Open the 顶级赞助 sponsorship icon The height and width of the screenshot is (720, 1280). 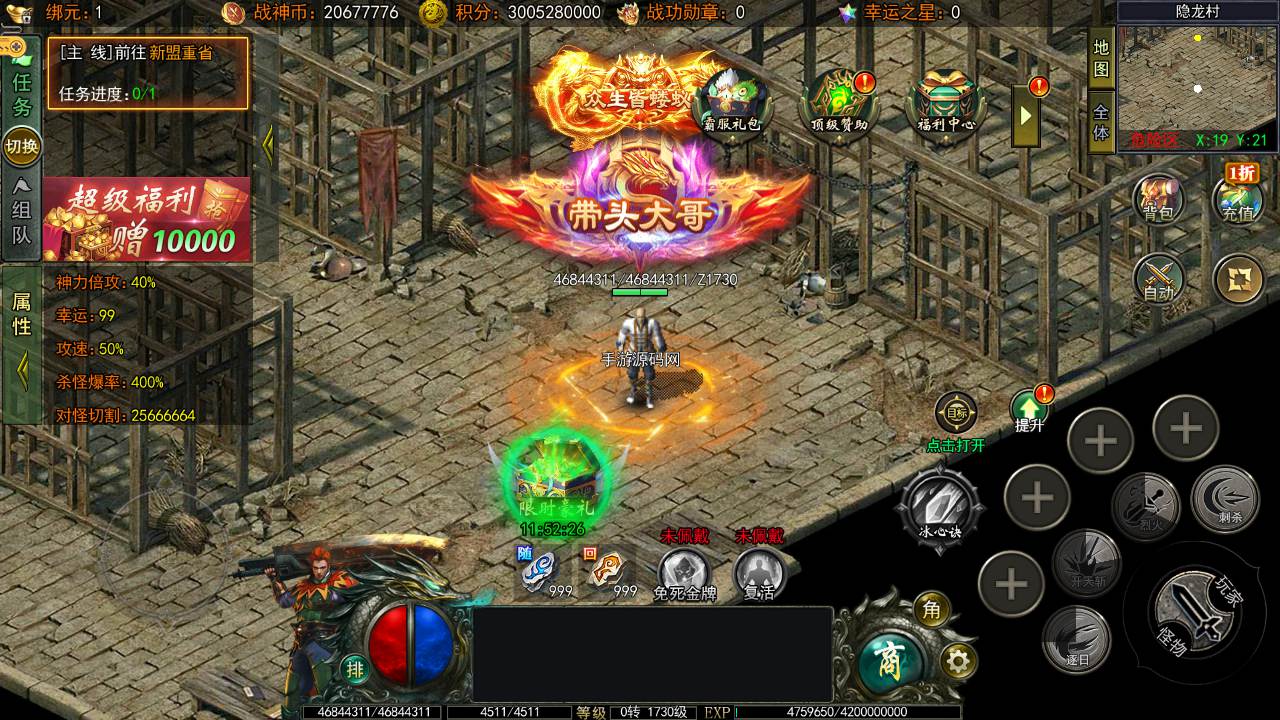coord(839,102)
